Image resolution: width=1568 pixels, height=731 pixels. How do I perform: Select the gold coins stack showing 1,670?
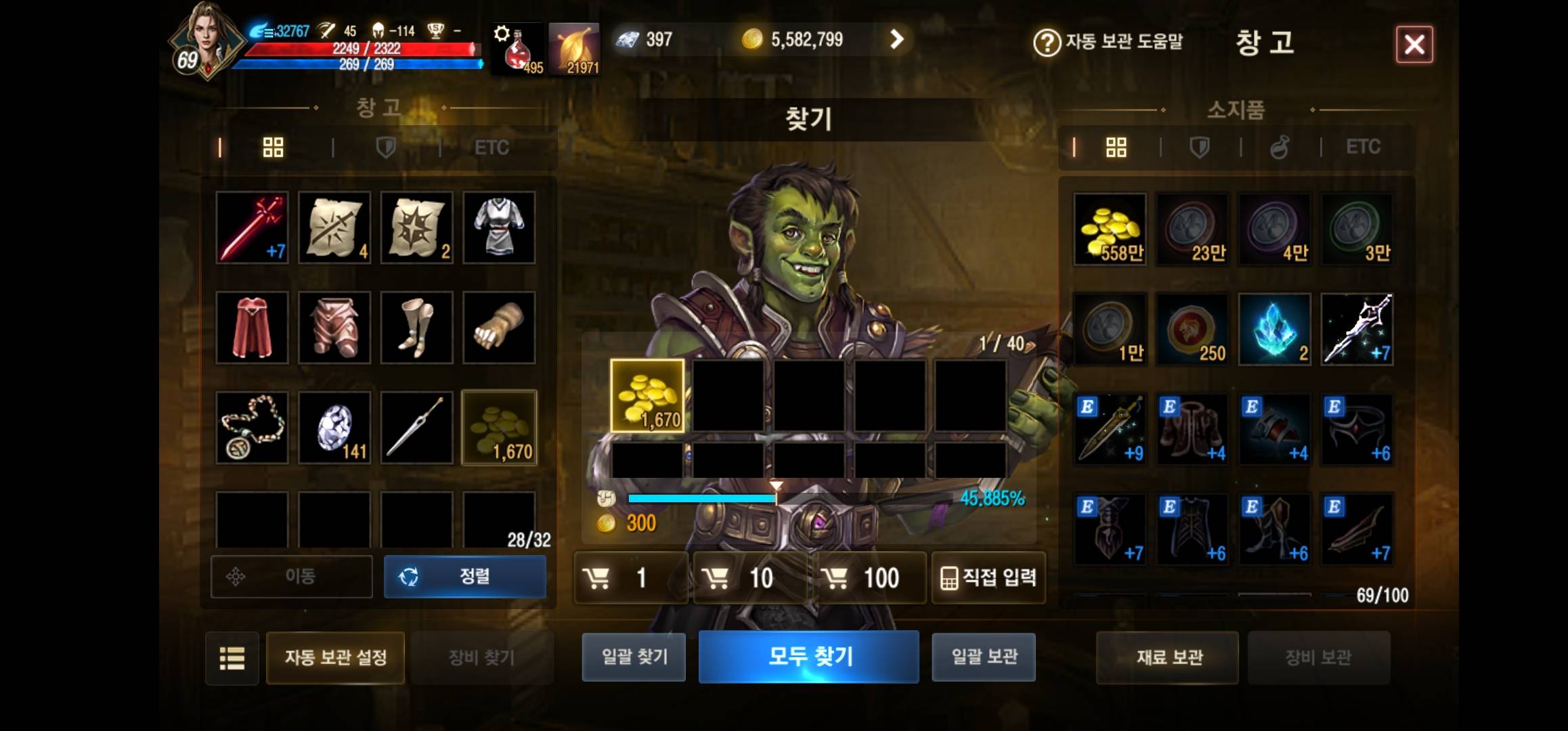(x=499, y=428)
